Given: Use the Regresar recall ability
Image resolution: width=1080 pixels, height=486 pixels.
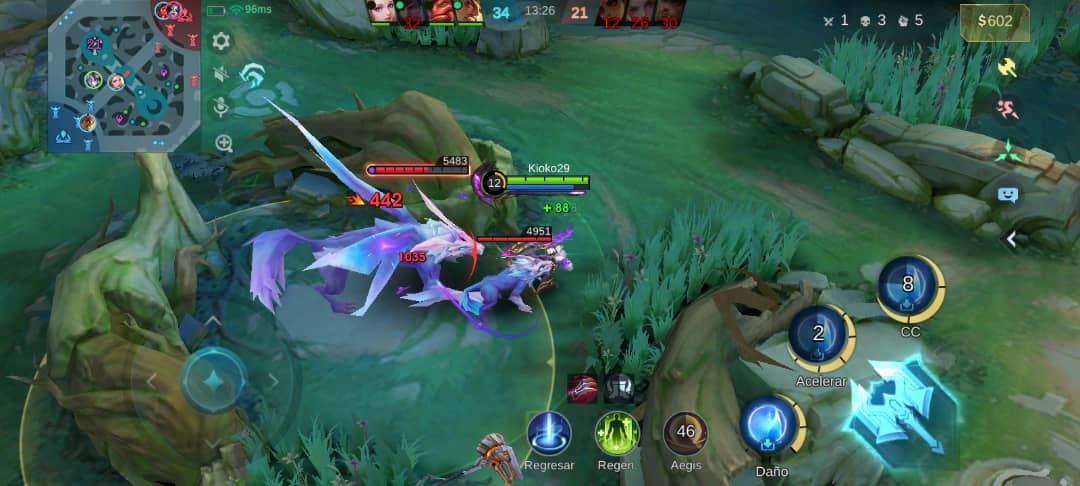Looking at the screenshot, I should click(x=549, y=433).
